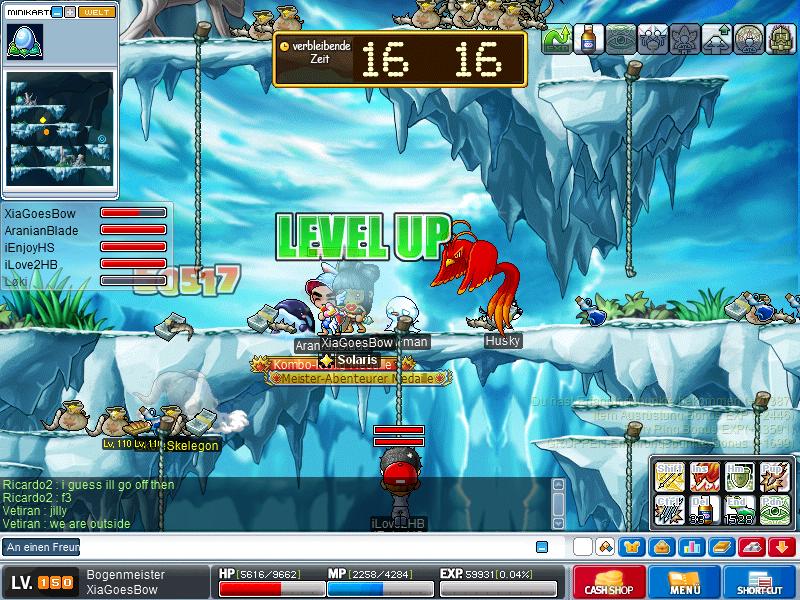Minimize the Minikarte panel
The height and width of the screenshot is (600, 800).
(57, 12)
